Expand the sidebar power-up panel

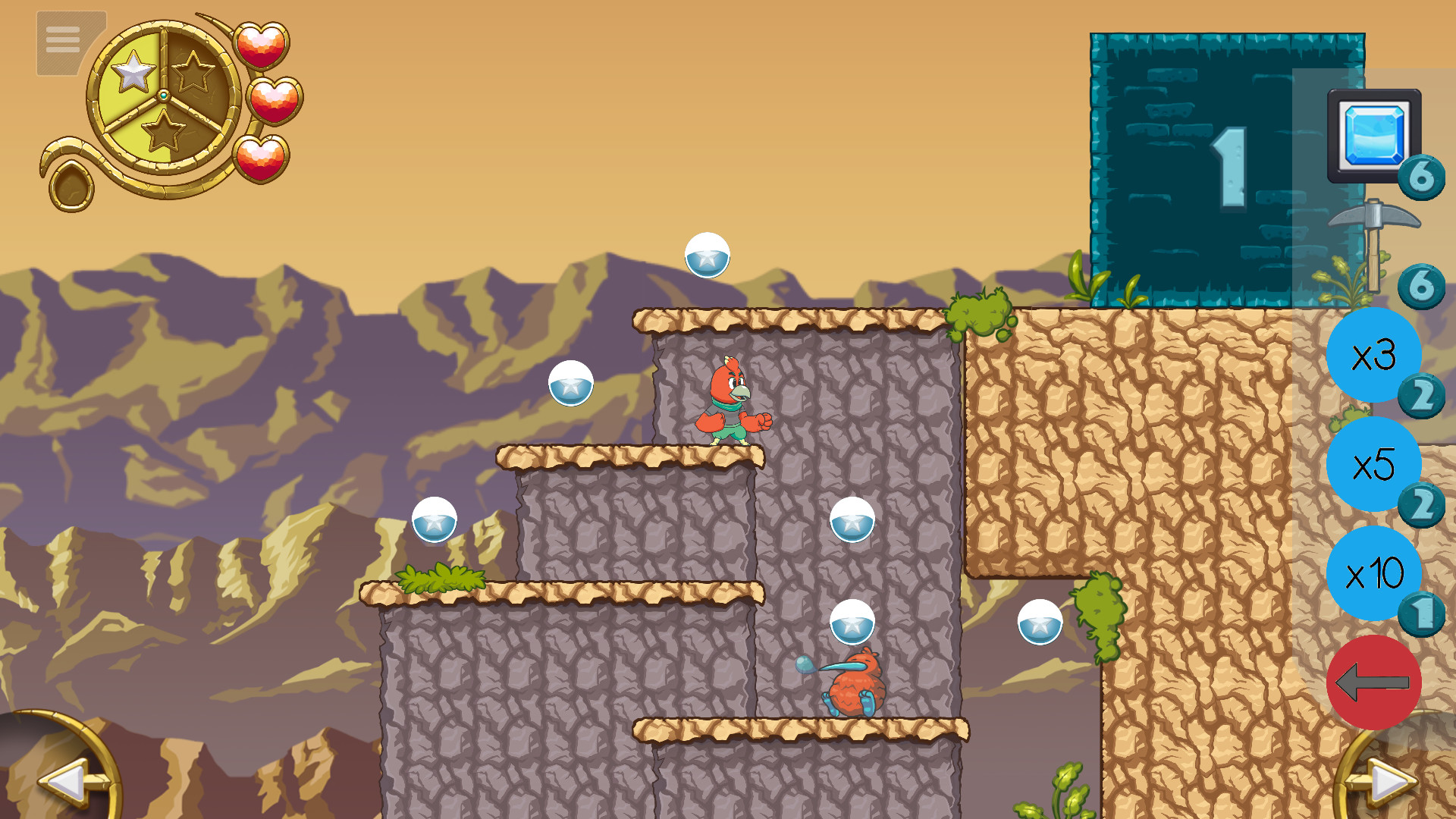click(x=1374, y=682)
